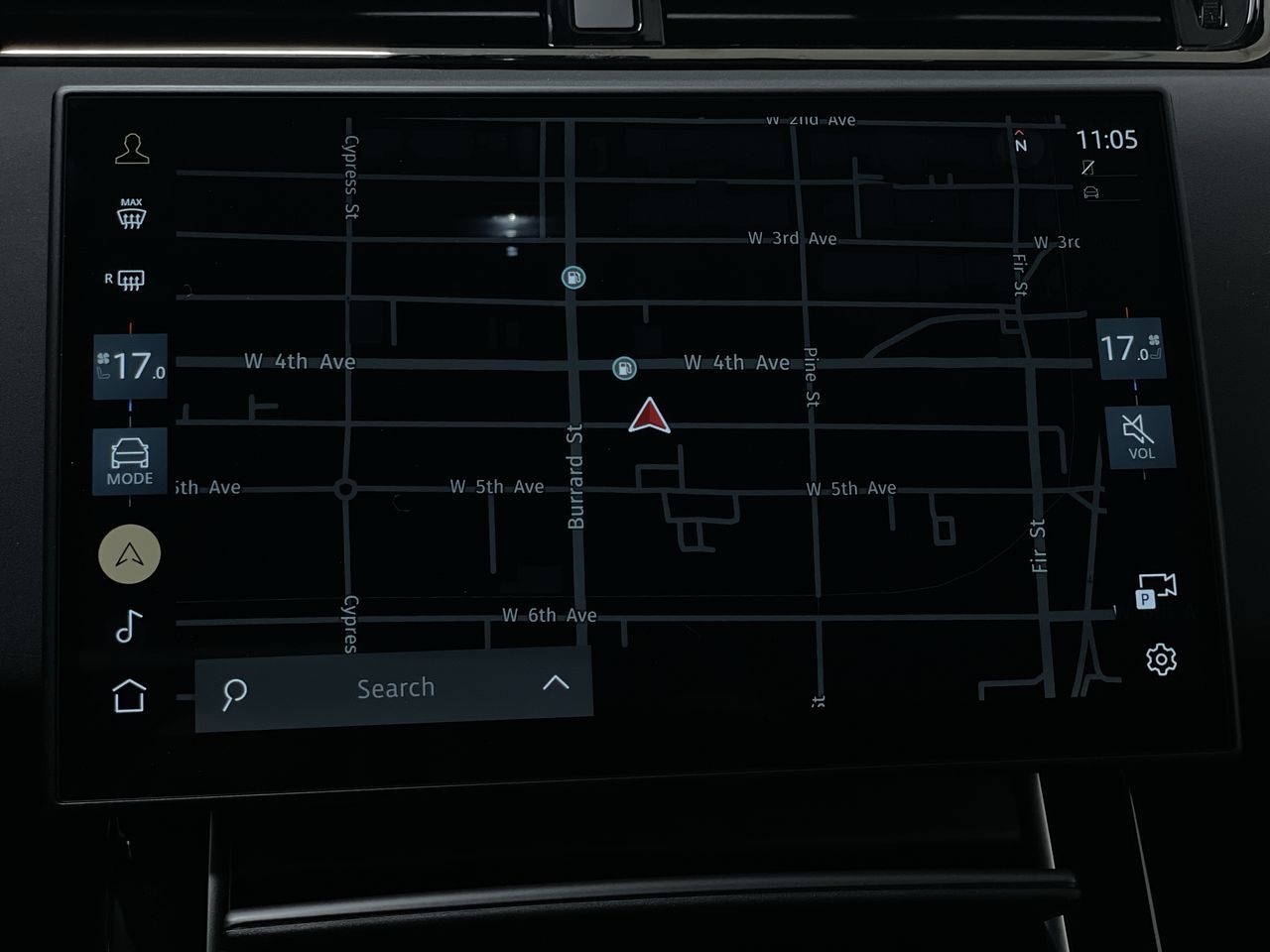Tap the Search text field
Screen dimensions: 1270x952
pos(396,687)
